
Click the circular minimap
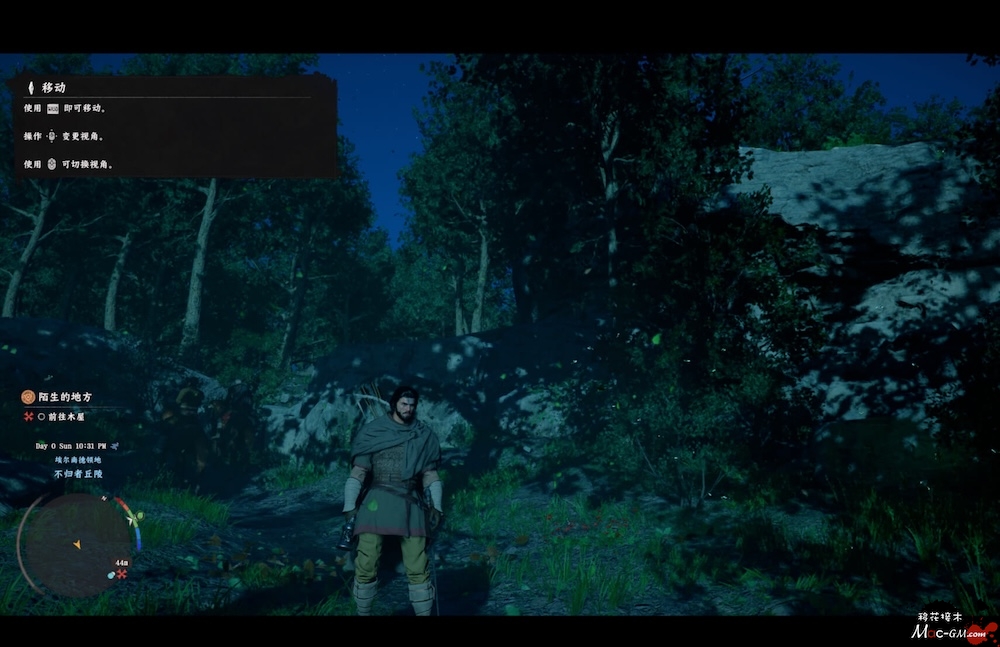click(76, 544)
